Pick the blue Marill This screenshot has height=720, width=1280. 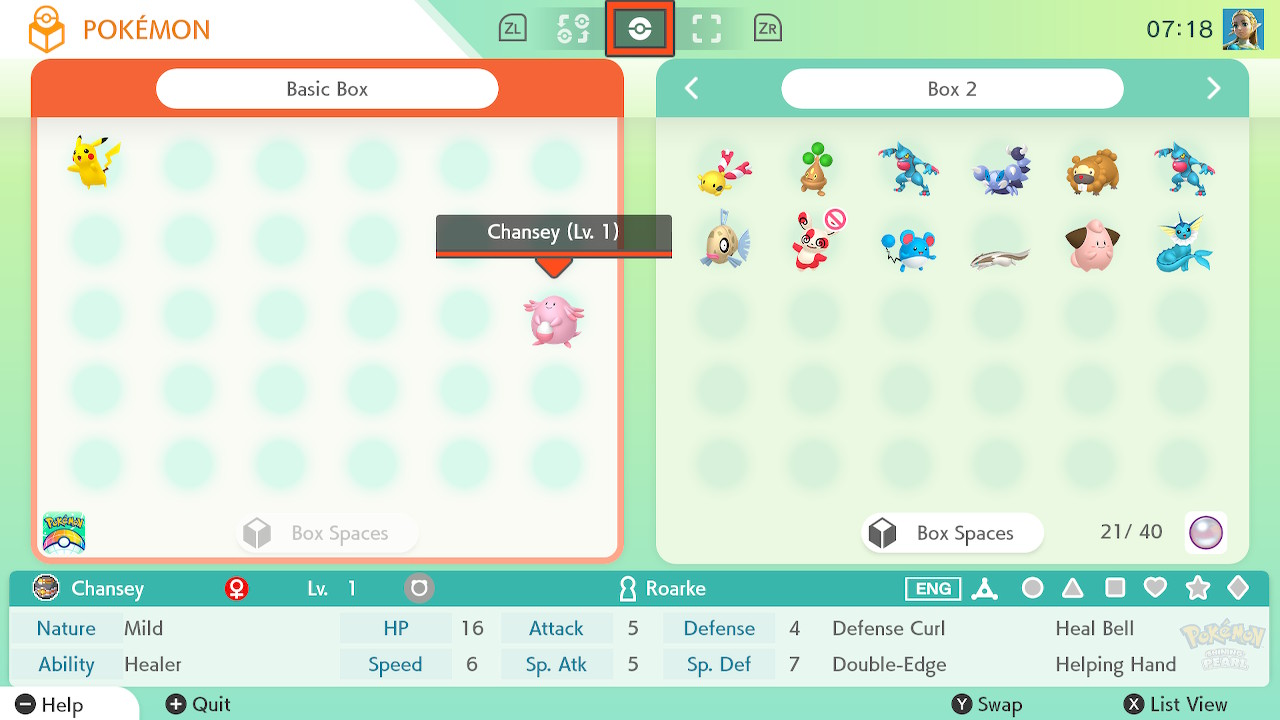(x=906, y=248)
